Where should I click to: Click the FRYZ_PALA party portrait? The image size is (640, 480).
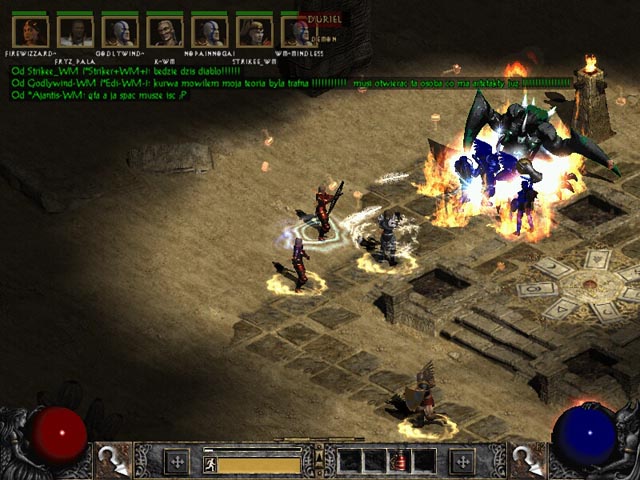click(75, 32)
